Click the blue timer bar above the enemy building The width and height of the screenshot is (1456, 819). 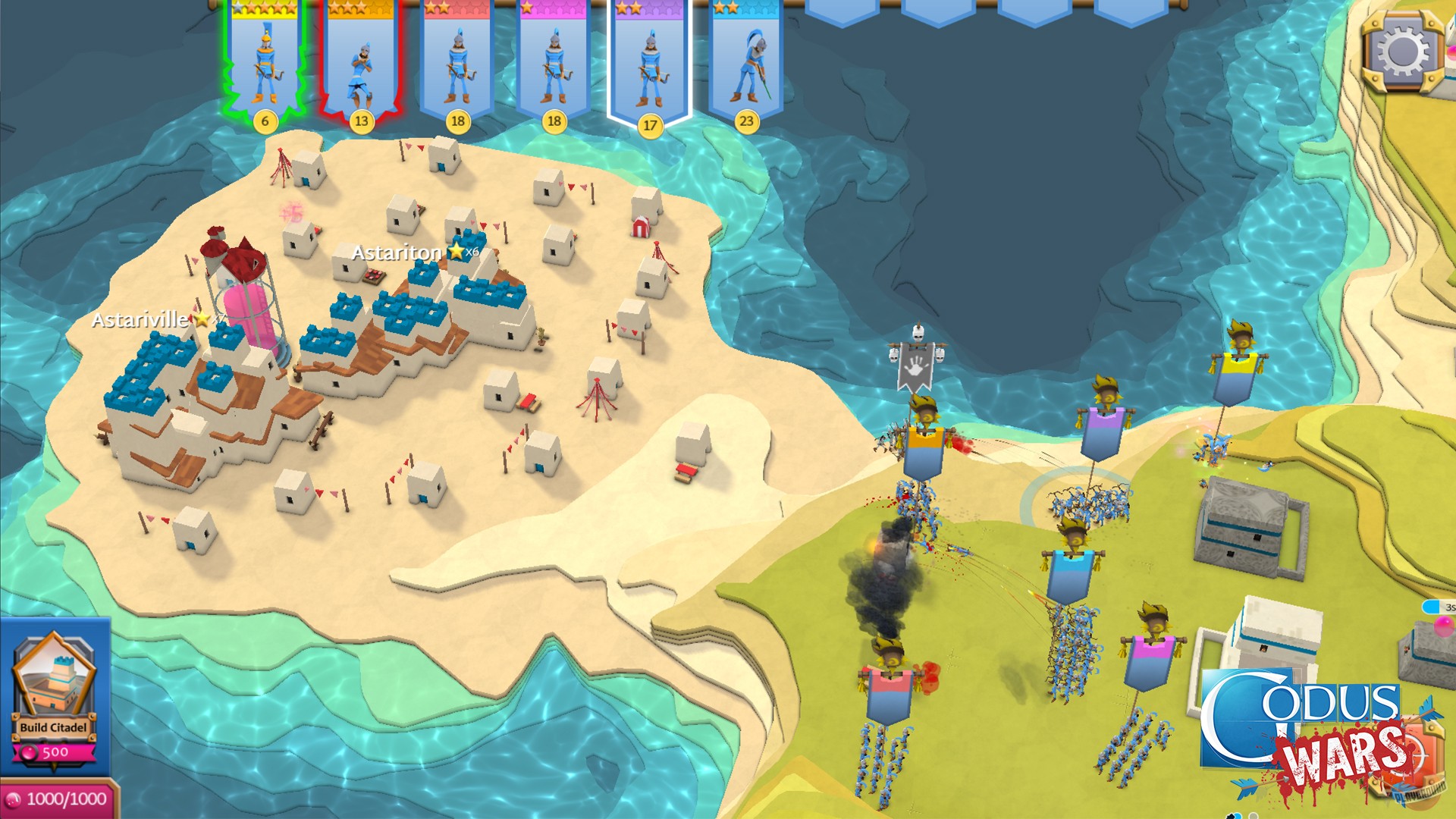(1432, 605)
